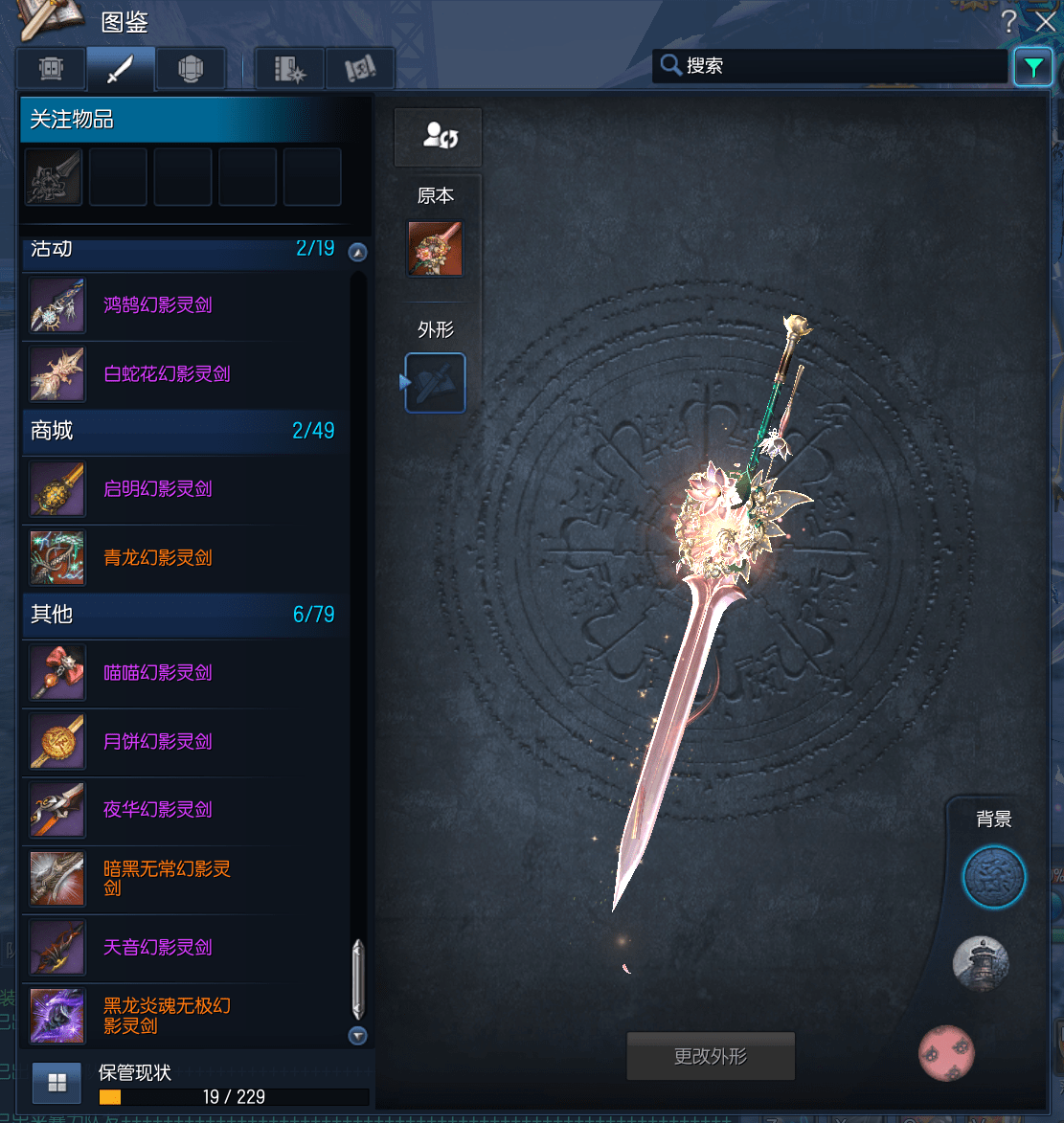Choose the pagoda scenery background
This screenshot has width=1064, height=1123.
(981, 963)
